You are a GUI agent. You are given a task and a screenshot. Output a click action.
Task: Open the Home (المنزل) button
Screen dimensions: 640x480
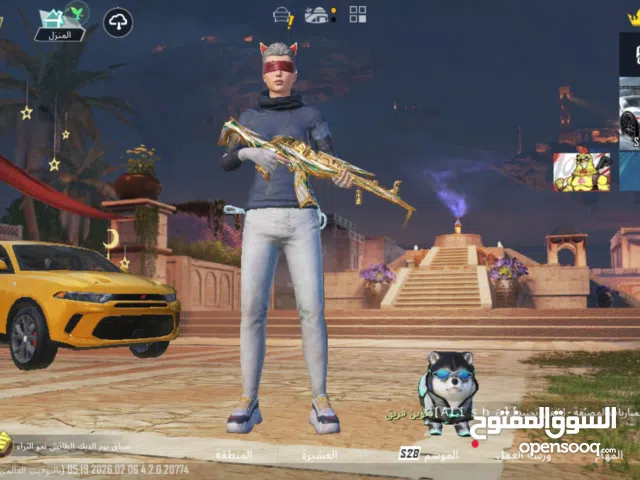click(x=59, y=24)
